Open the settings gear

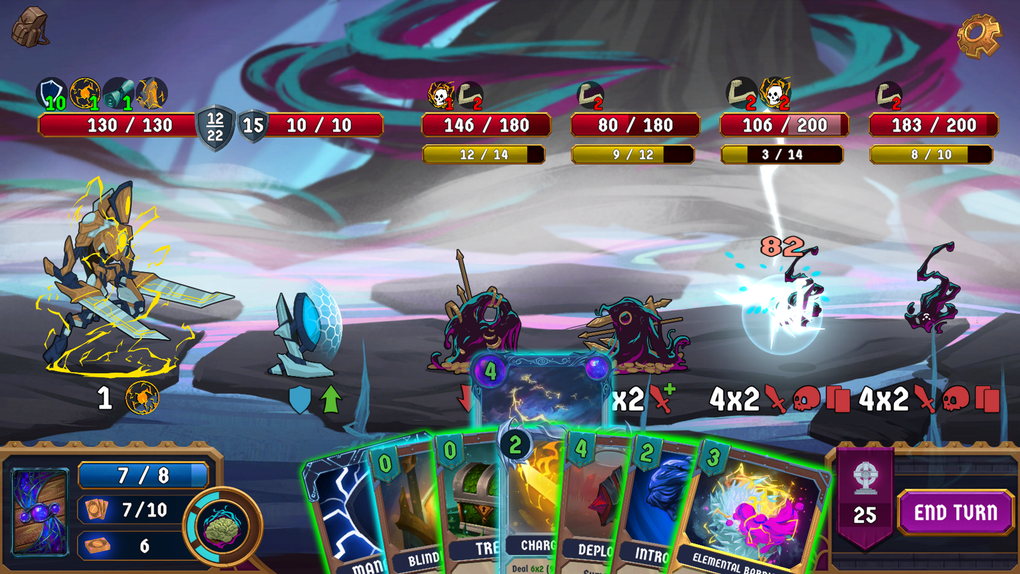point(978,36)
